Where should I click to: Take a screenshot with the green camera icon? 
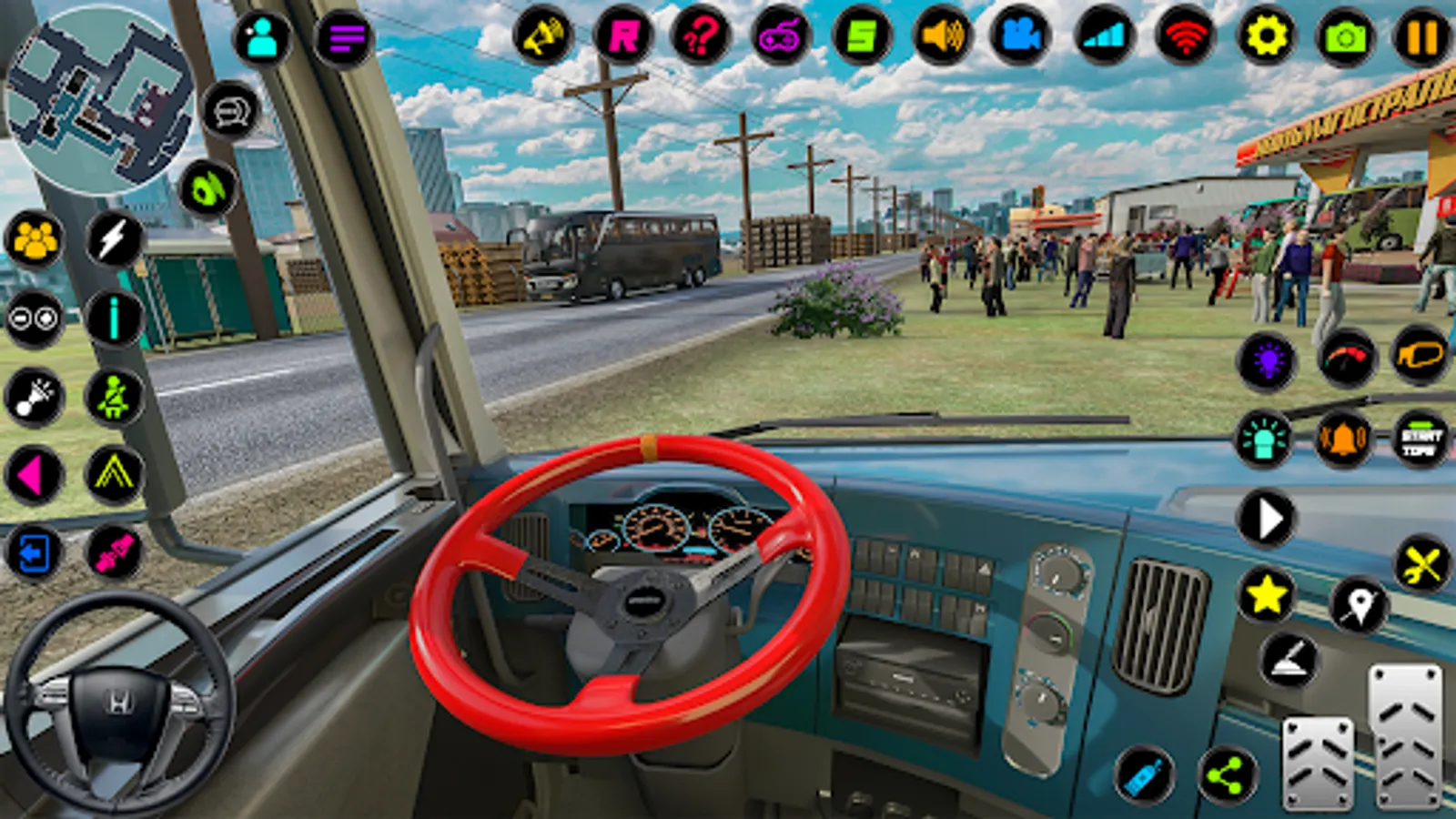(x=1345, y=38)
